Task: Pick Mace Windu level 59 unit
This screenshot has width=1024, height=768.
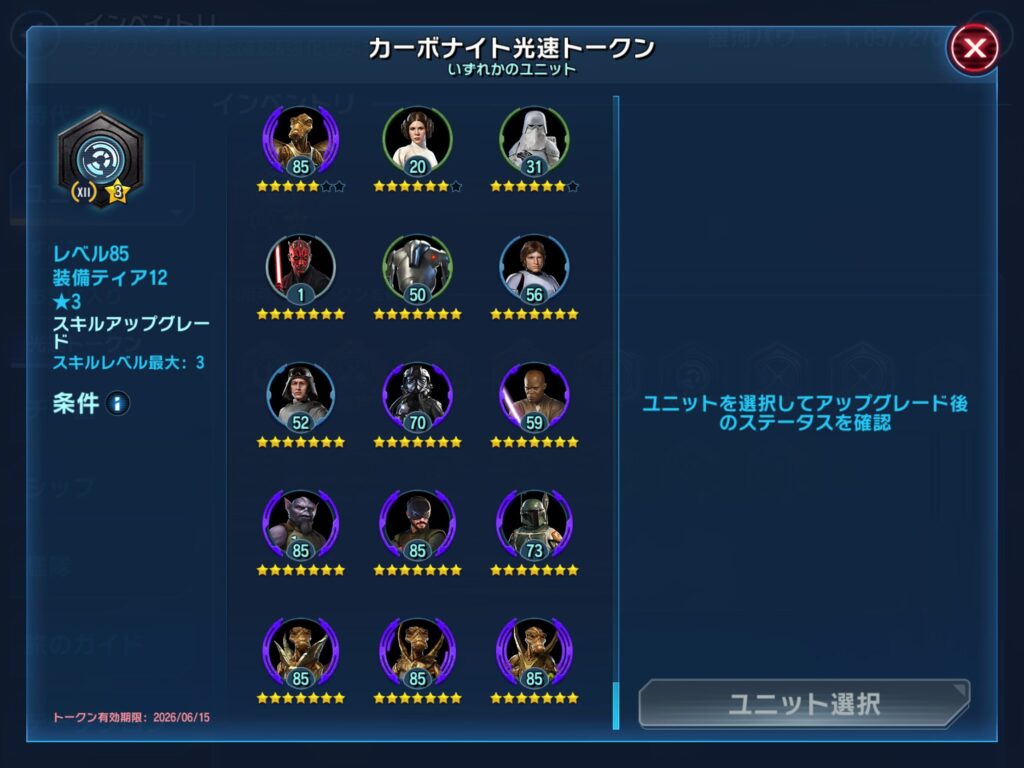Action: 534,396
